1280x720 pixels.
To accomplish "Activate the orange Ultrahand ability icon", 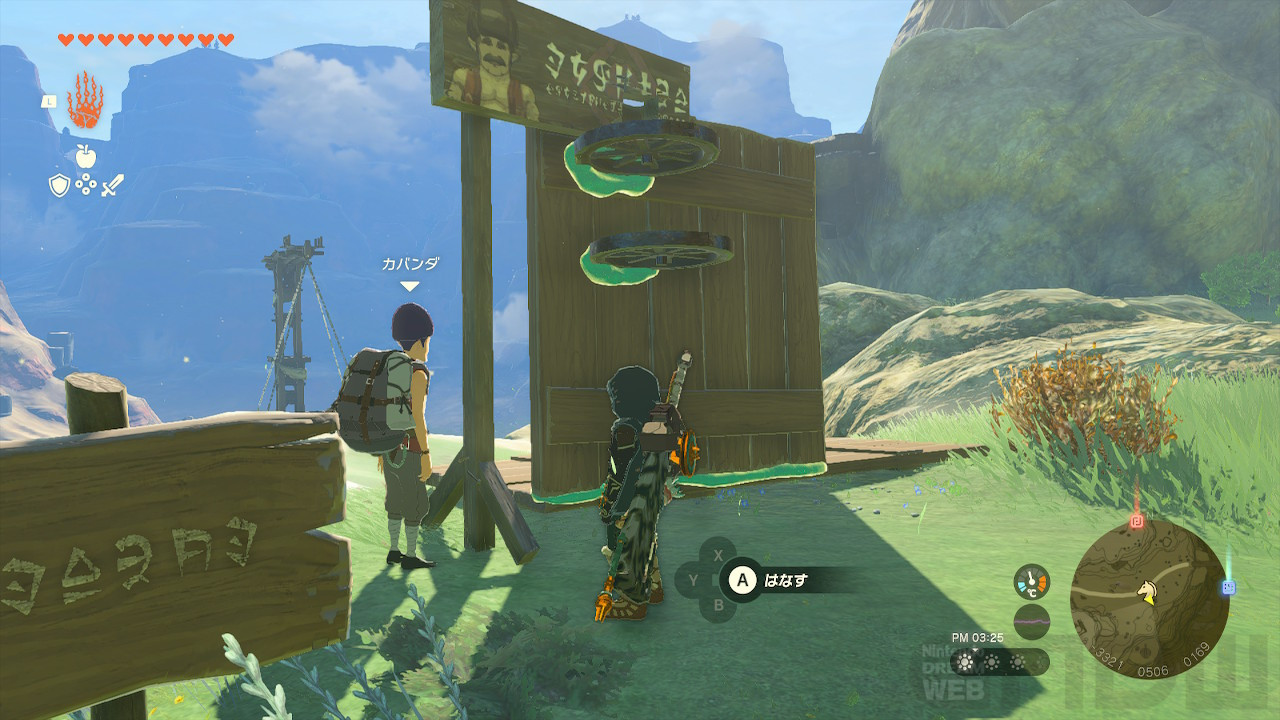I will [85, 100].
